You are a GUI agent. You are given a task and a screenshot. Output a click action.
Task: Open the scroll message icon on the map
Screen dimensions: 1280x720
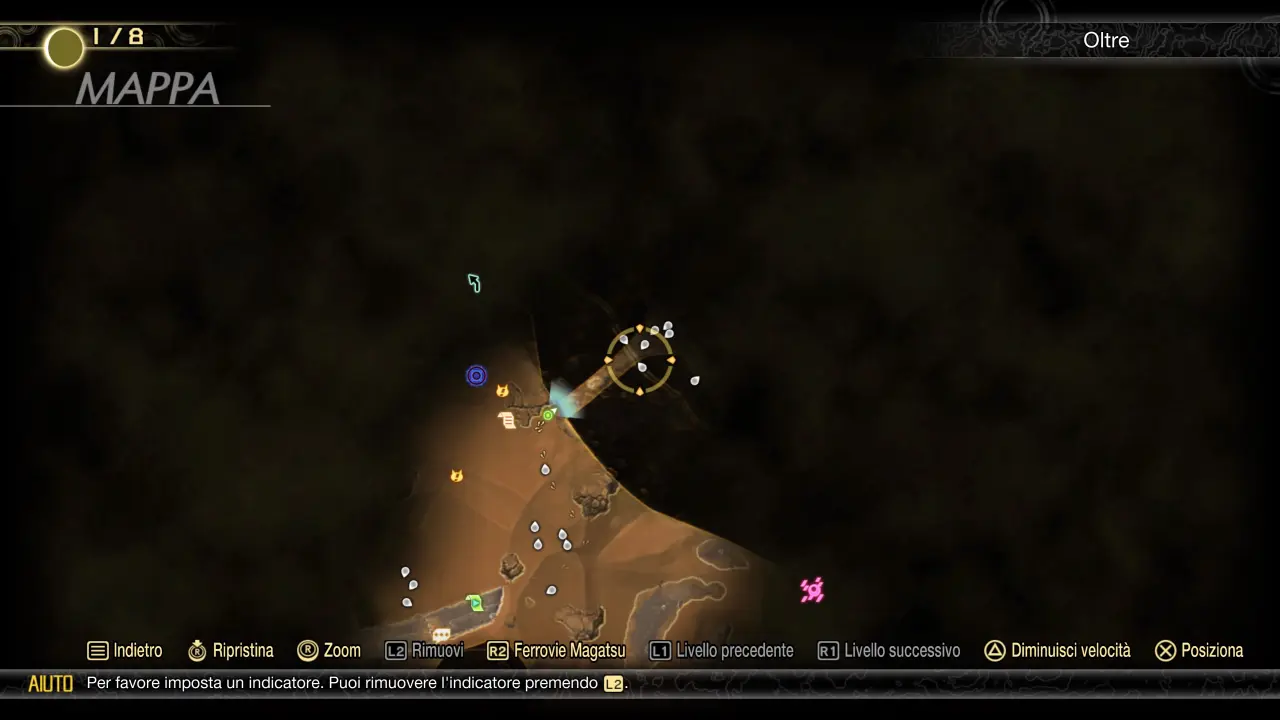pyautogui.click(x=507, y=421)
